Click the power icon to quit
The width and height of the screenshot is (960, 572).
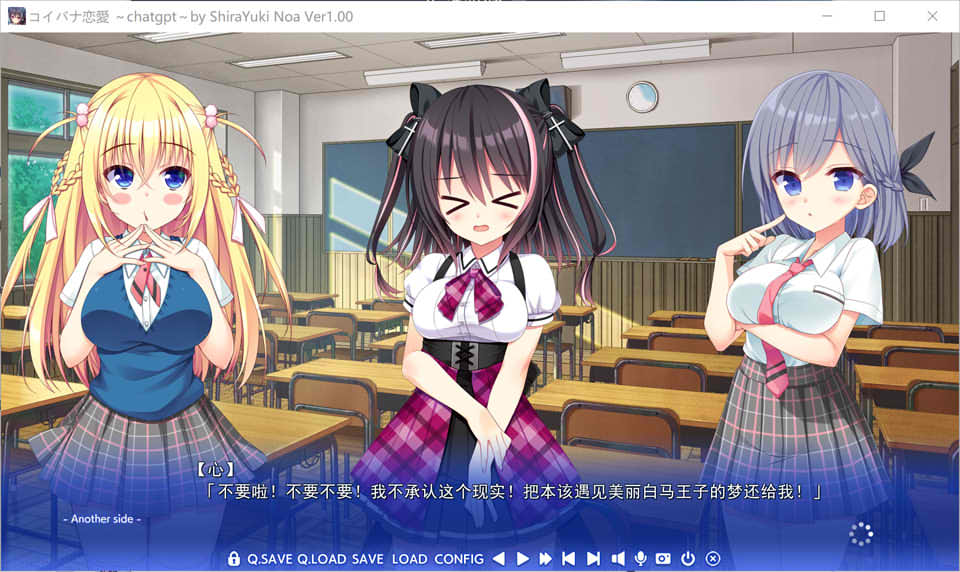point(688,559)
